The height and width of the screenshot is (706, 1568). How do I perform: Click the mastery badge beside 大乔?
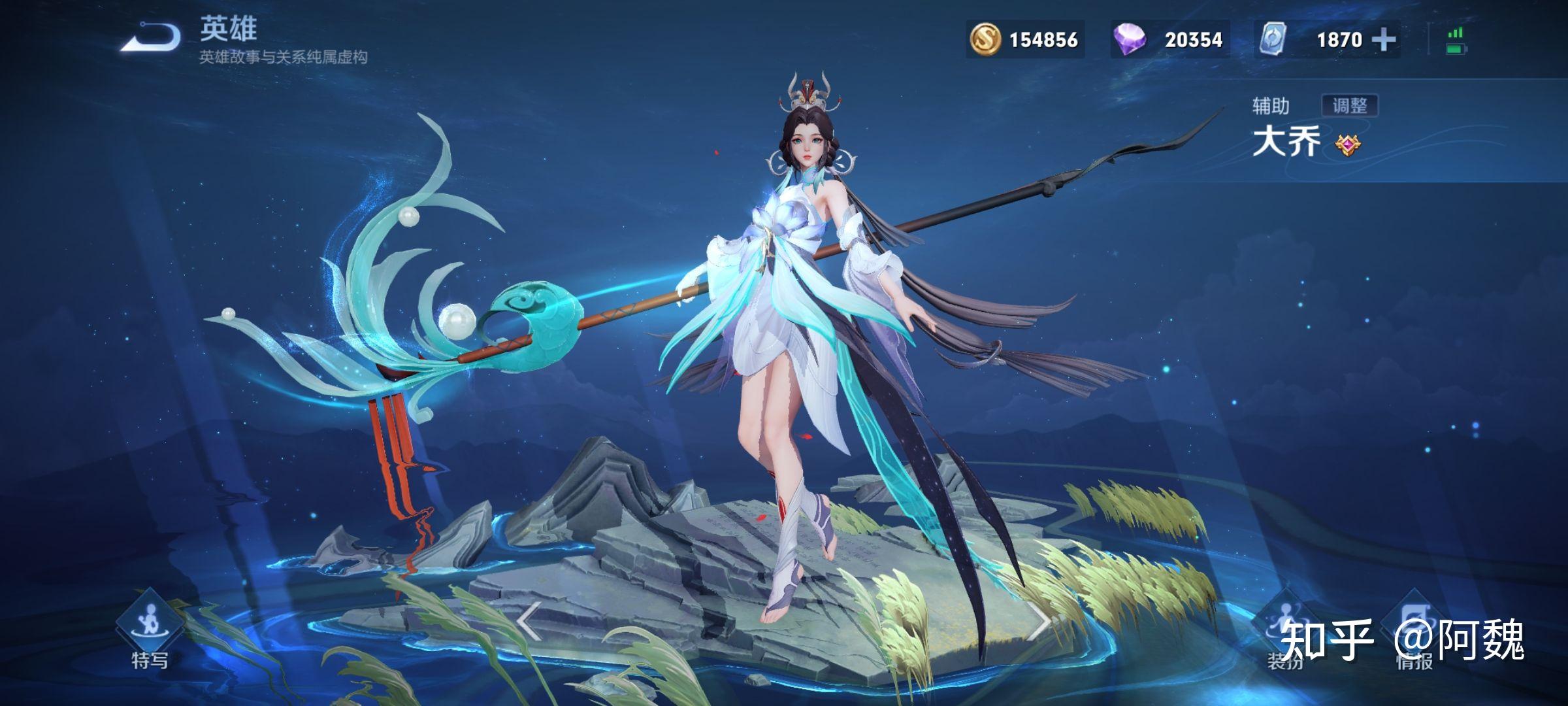click(1347, 144)
